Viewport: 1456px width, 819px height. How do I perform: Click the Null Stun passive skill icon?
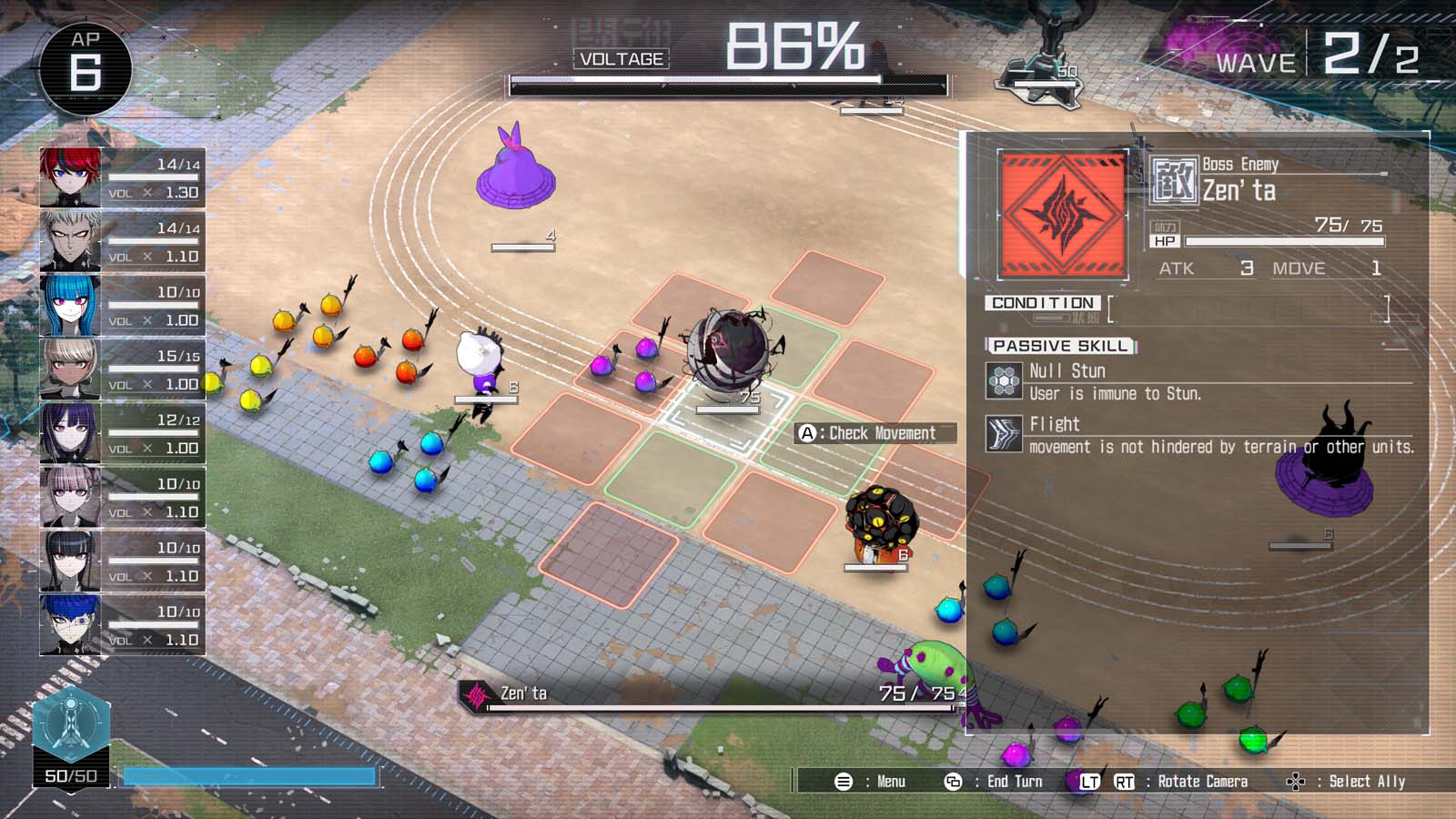[x=1004, y=380]
